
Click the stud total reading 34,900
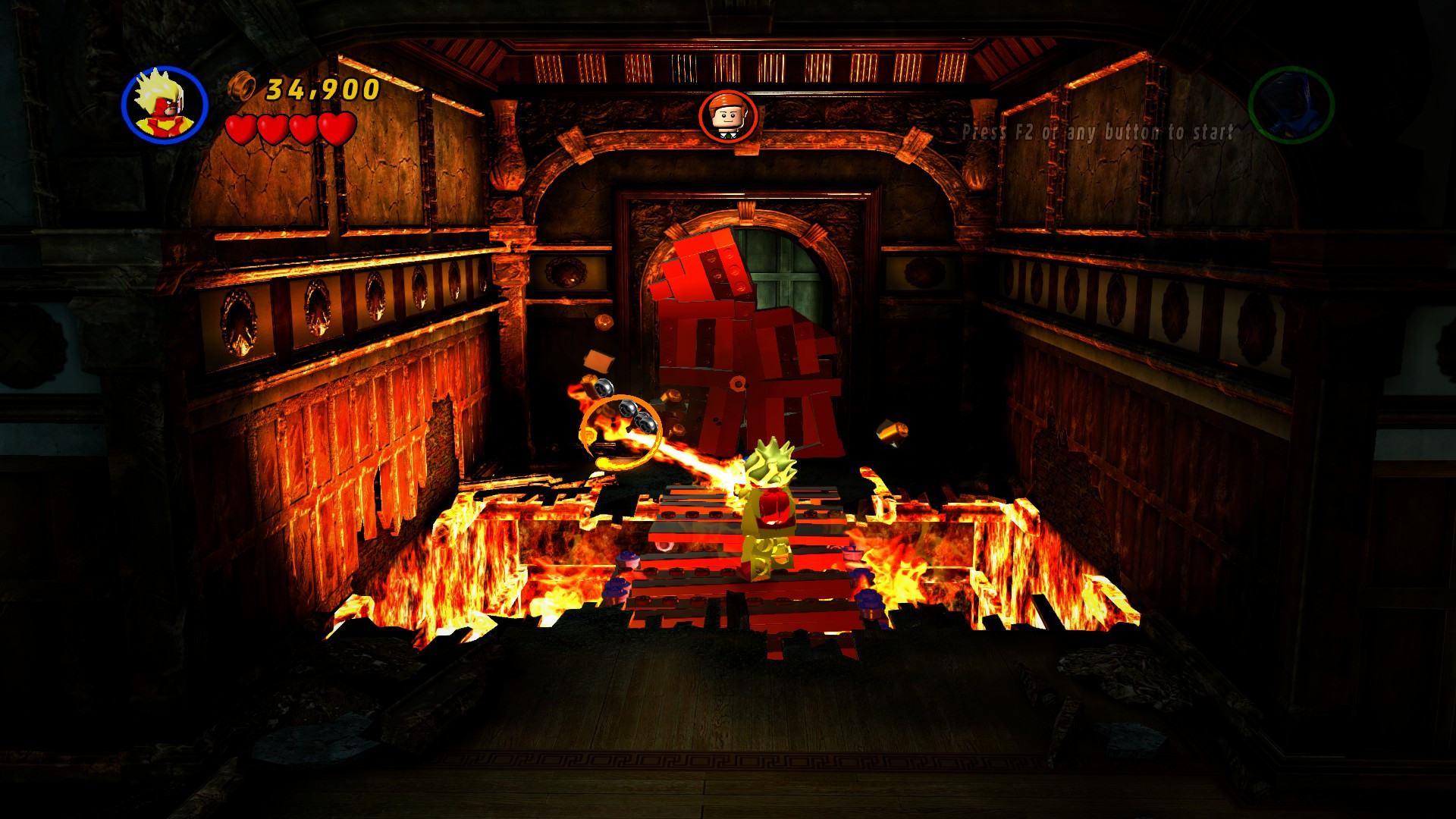318,90
